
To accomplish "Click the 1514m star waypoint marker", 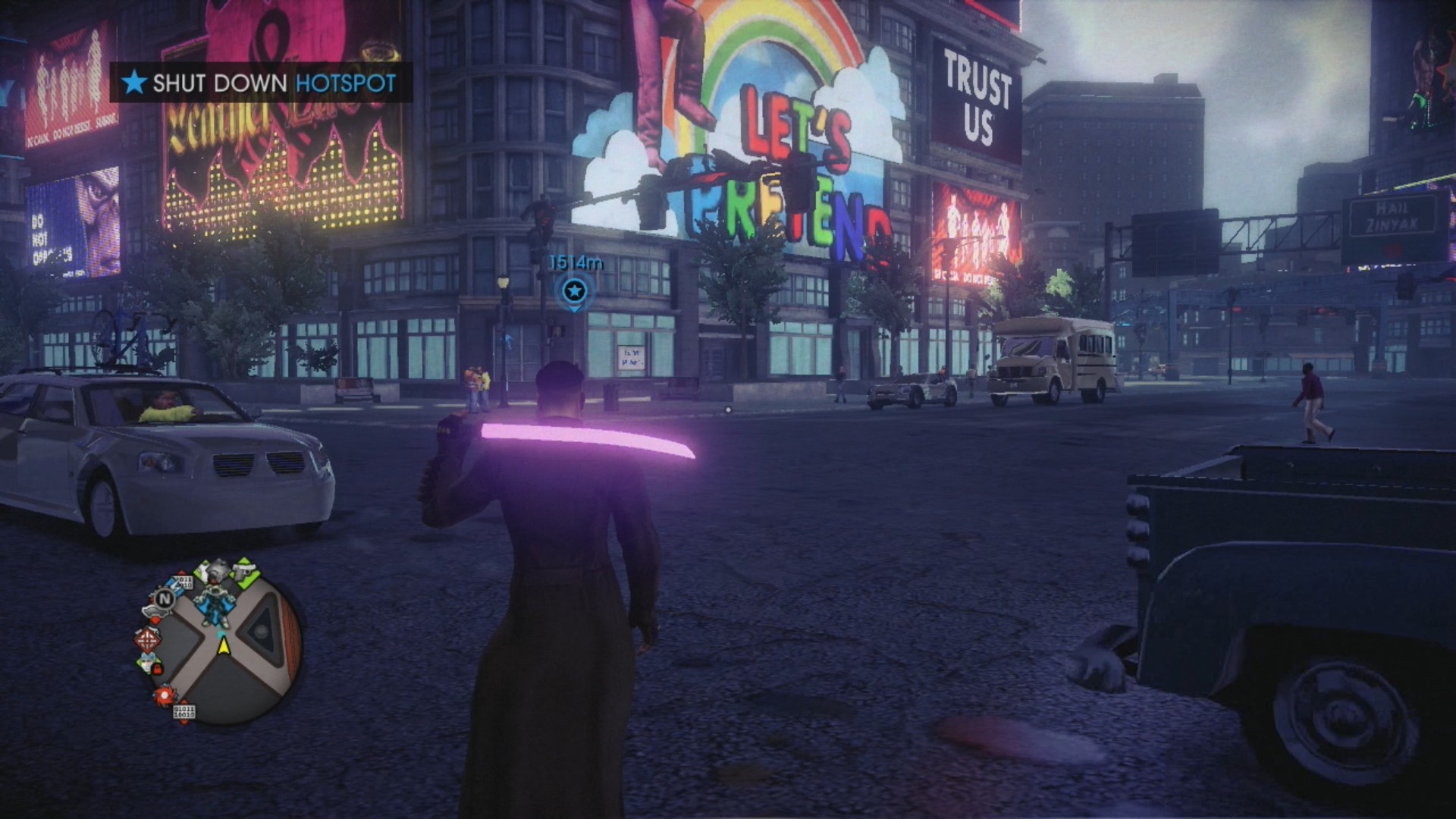I will point(575,291).
